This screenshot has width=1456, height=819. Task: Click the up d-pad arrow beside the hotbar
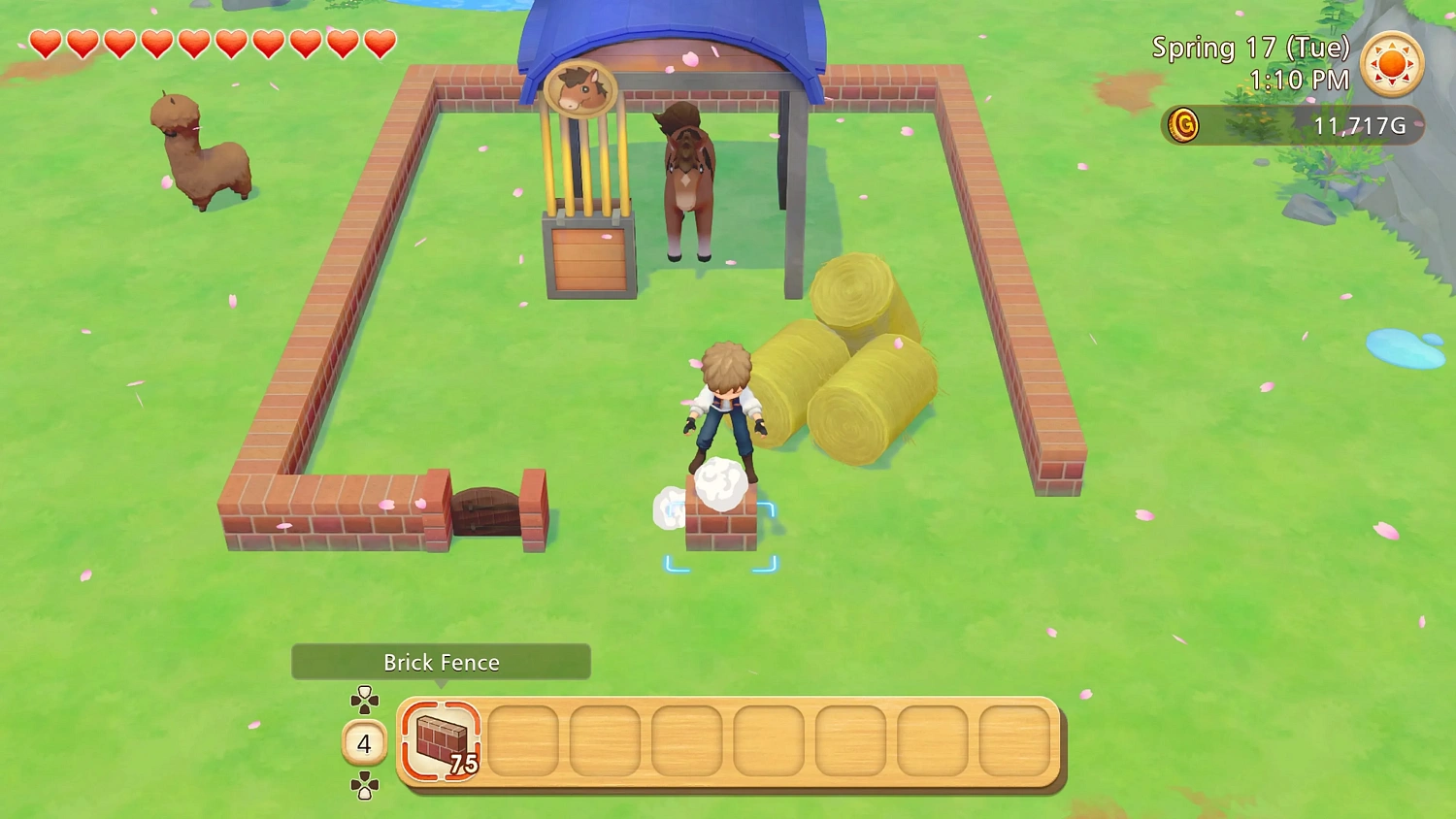(x=364, y=695)
